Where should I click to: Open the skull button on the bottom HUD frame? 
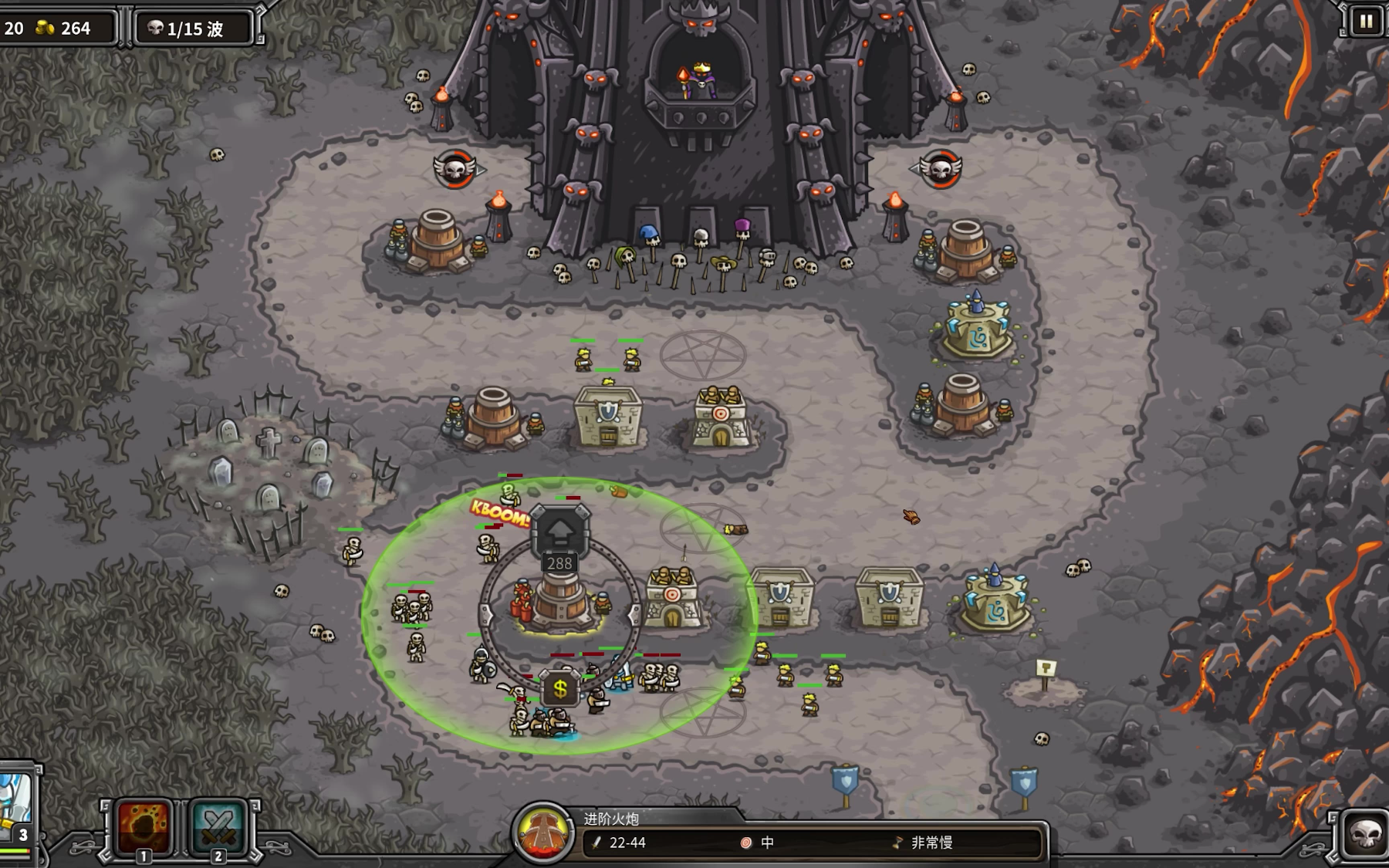pyautogui.click(x=1364, y=834)
